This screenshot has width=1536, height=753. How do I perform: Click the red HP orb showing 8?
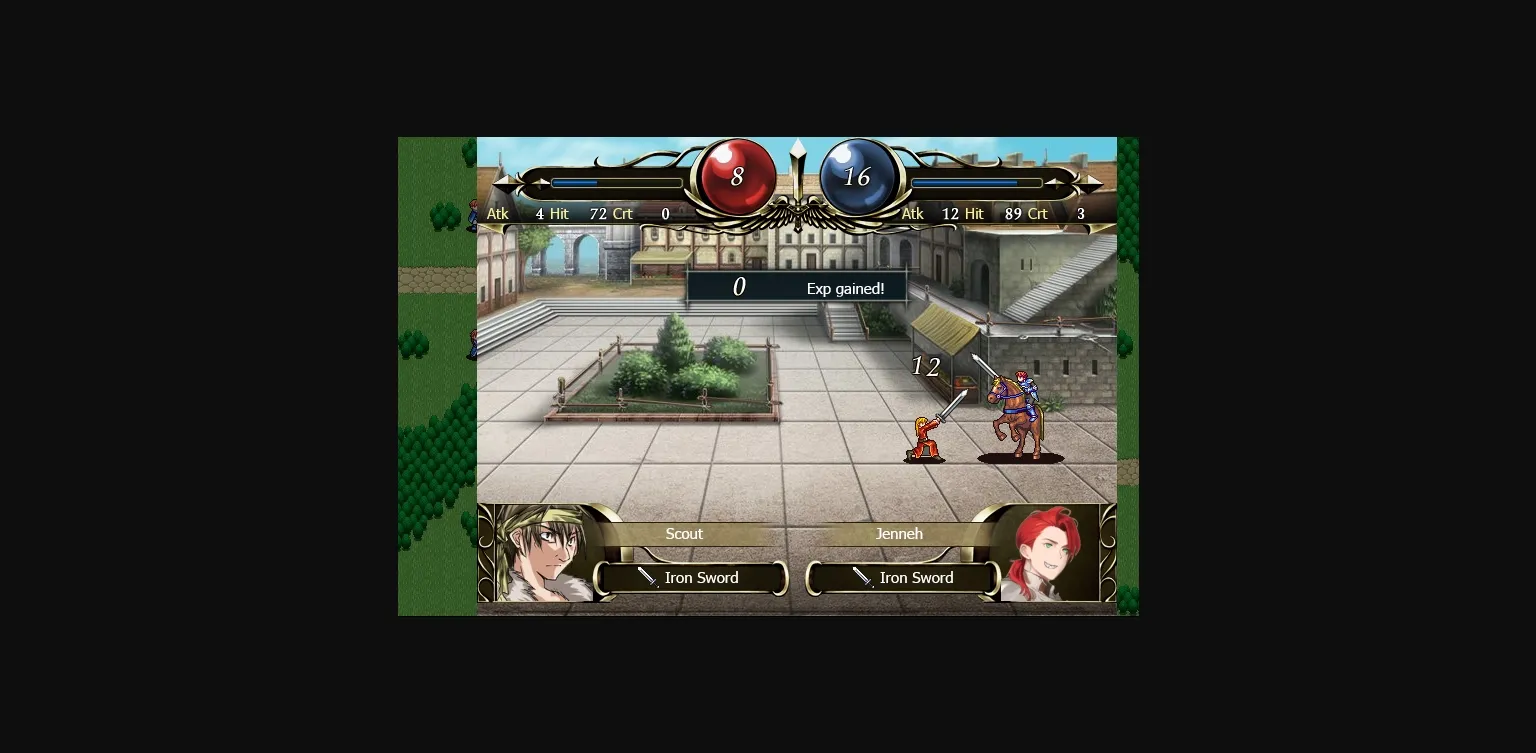737,175
